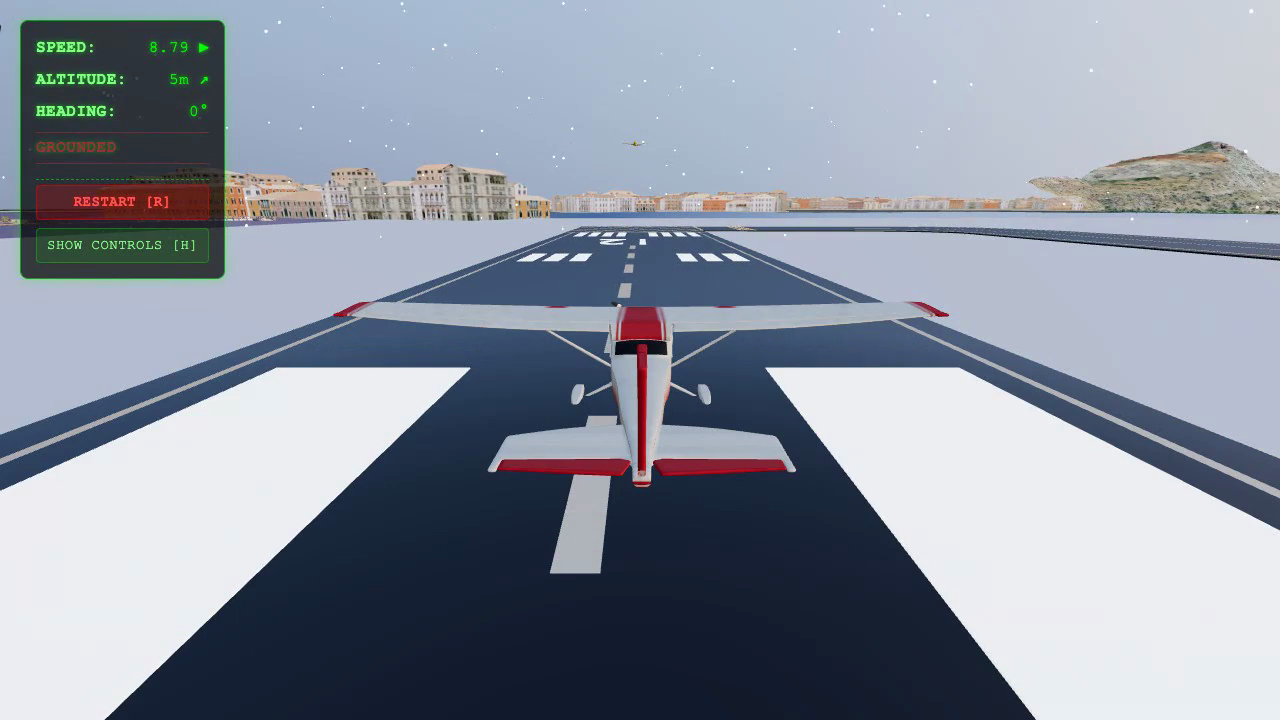Click the degree symbol beside the heading value

point(202,108)
